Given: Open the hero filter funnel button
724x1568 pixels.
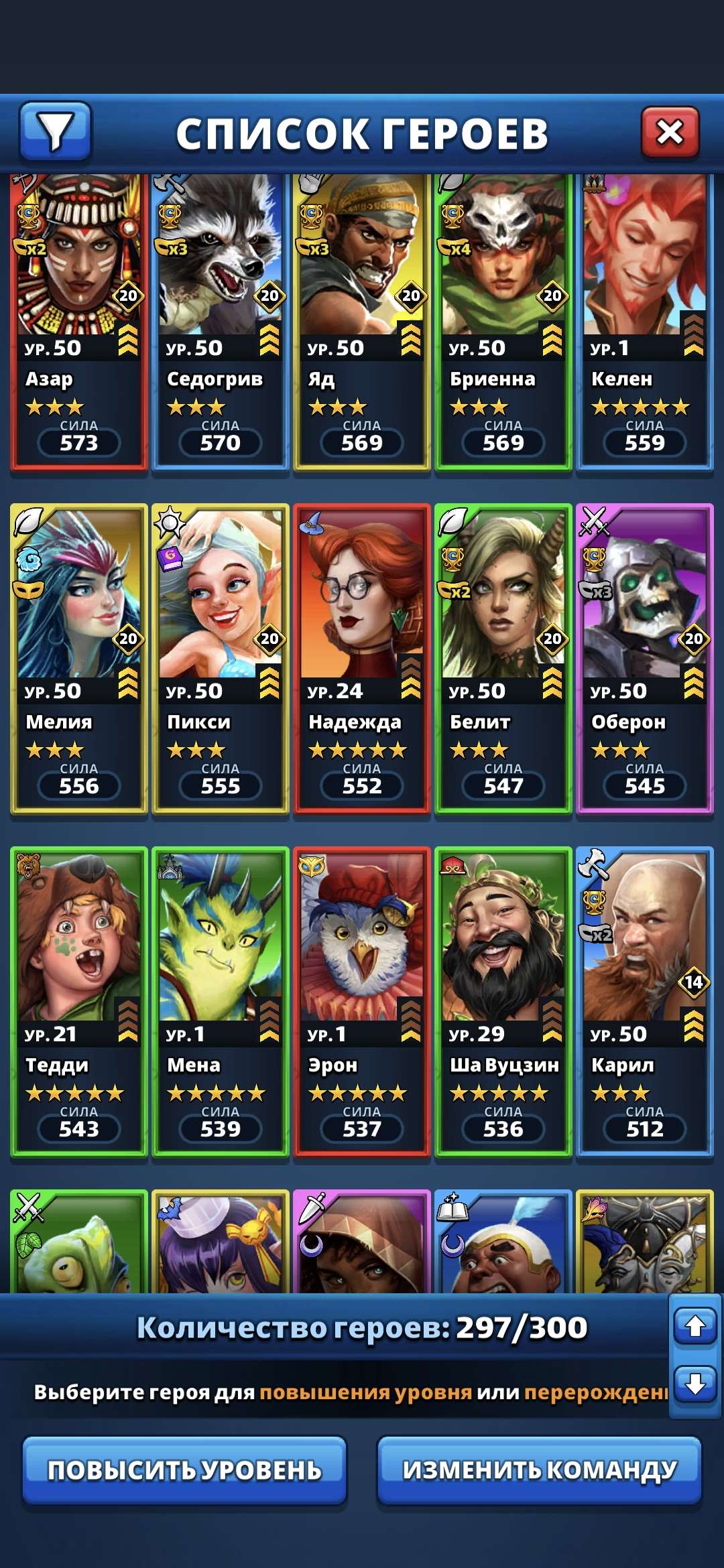Looking at the screenshot, I should click(x=55, y=131).
